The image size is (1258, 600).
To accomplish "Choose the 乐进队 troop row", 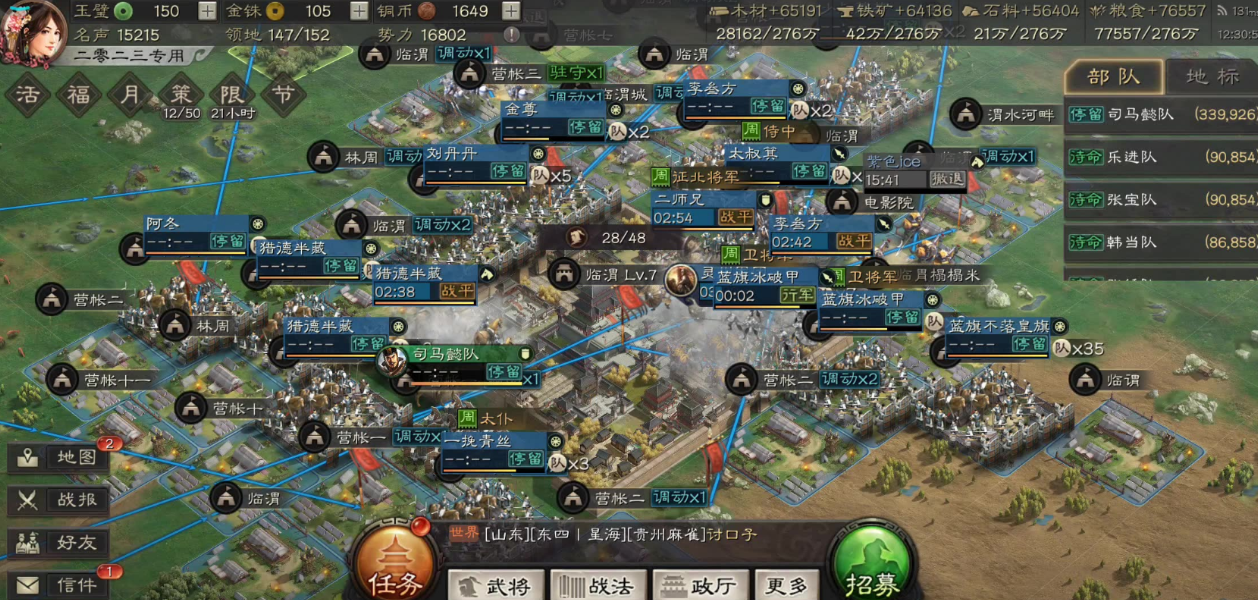I will [1160, 157].
